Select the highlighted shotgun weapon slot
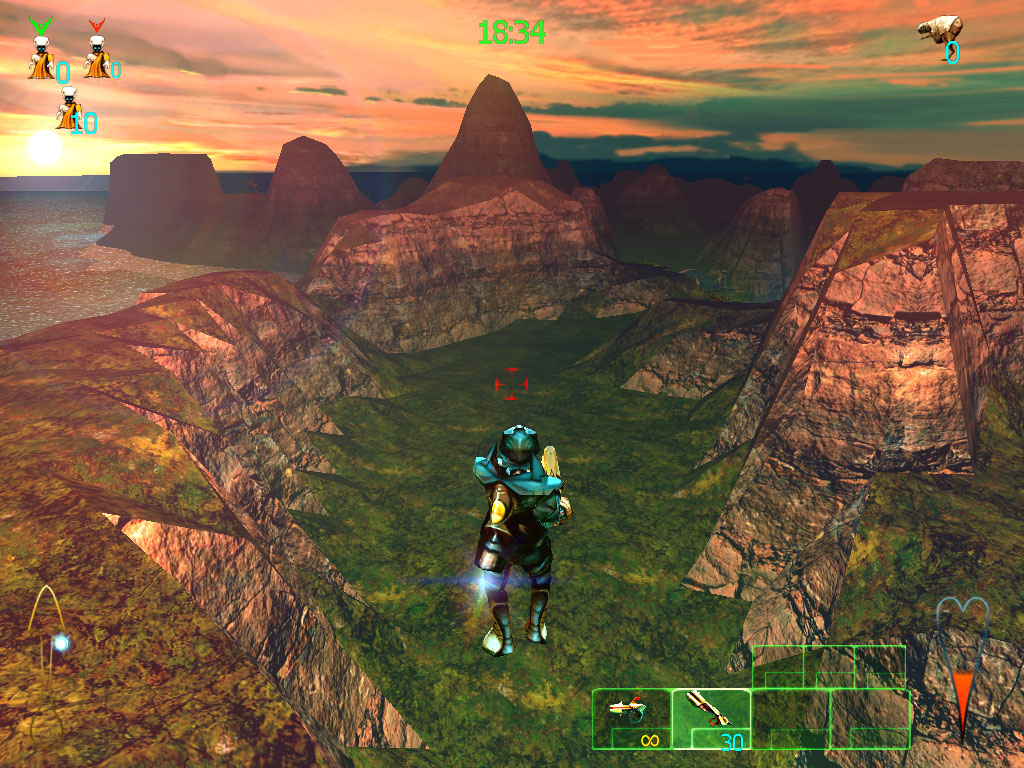The image size is (1024, 768). tap(711, 718)
